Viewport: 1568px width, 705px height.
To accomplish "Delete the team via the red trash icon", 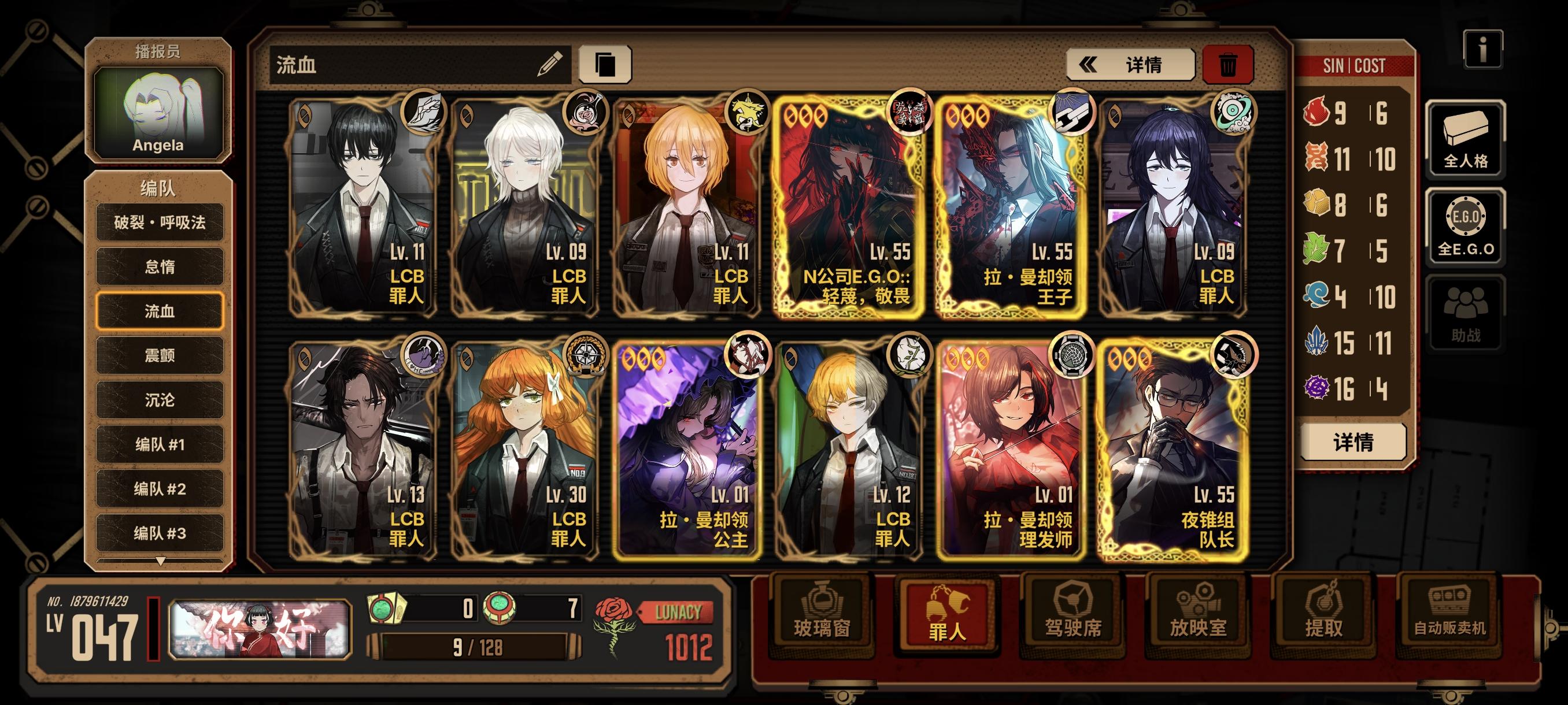I will click(1230, 66).
